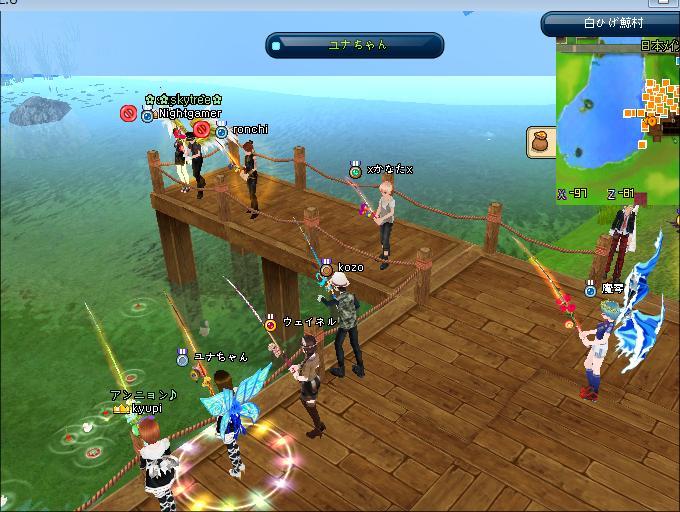
Task: Select the 白ひげ鯨村 location label
Action: pos(612,22)
